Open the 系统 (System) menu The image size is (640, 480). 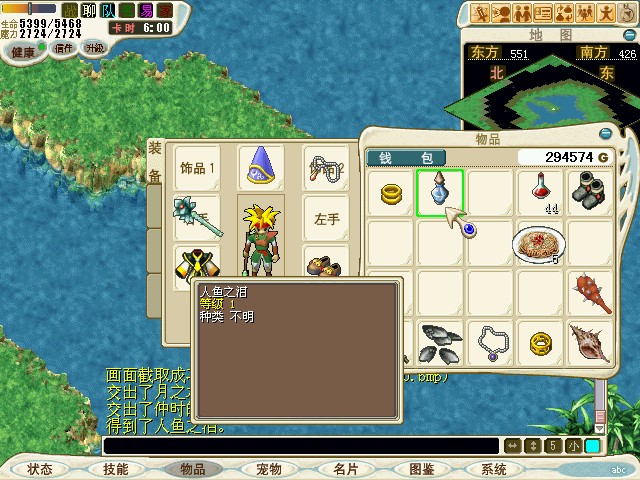pos(494,469)
